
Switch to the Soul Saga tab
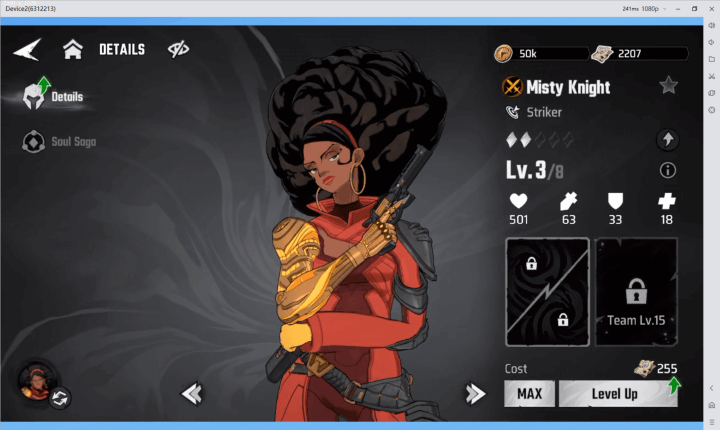60,142
